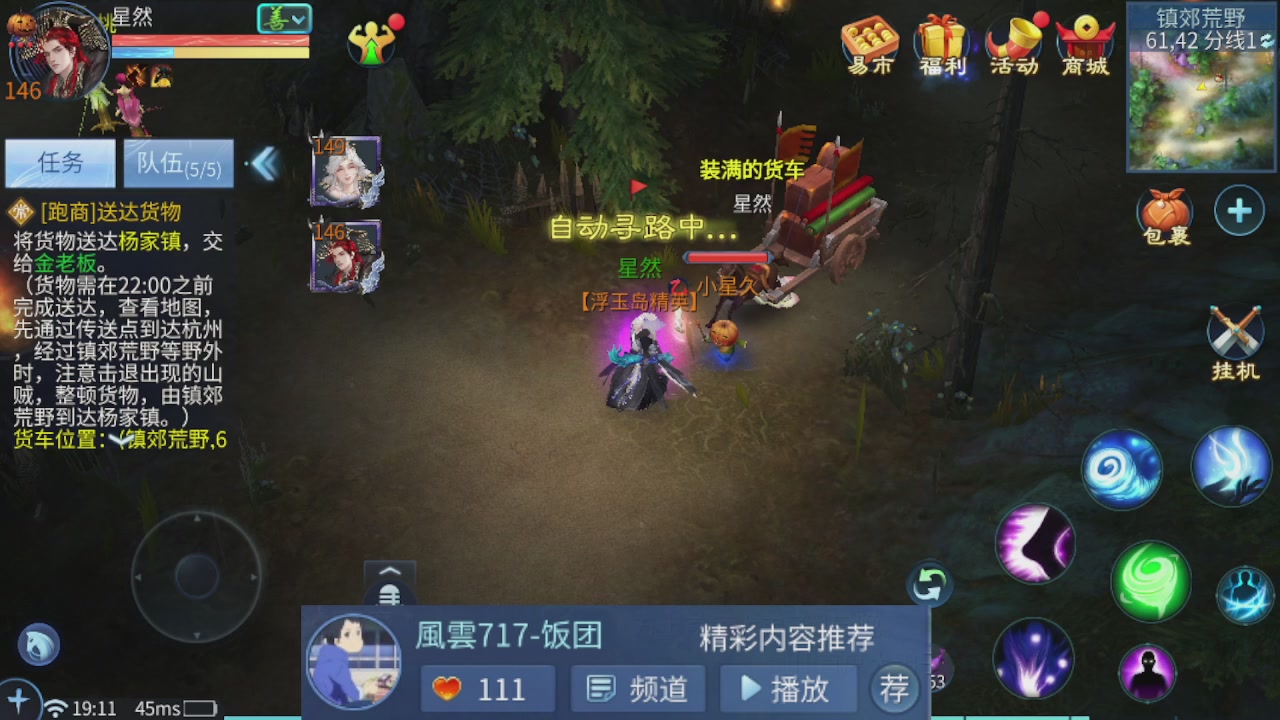Expand the chat bar chevron
The height and width of the screenshot is (720, 1280).
388,570
